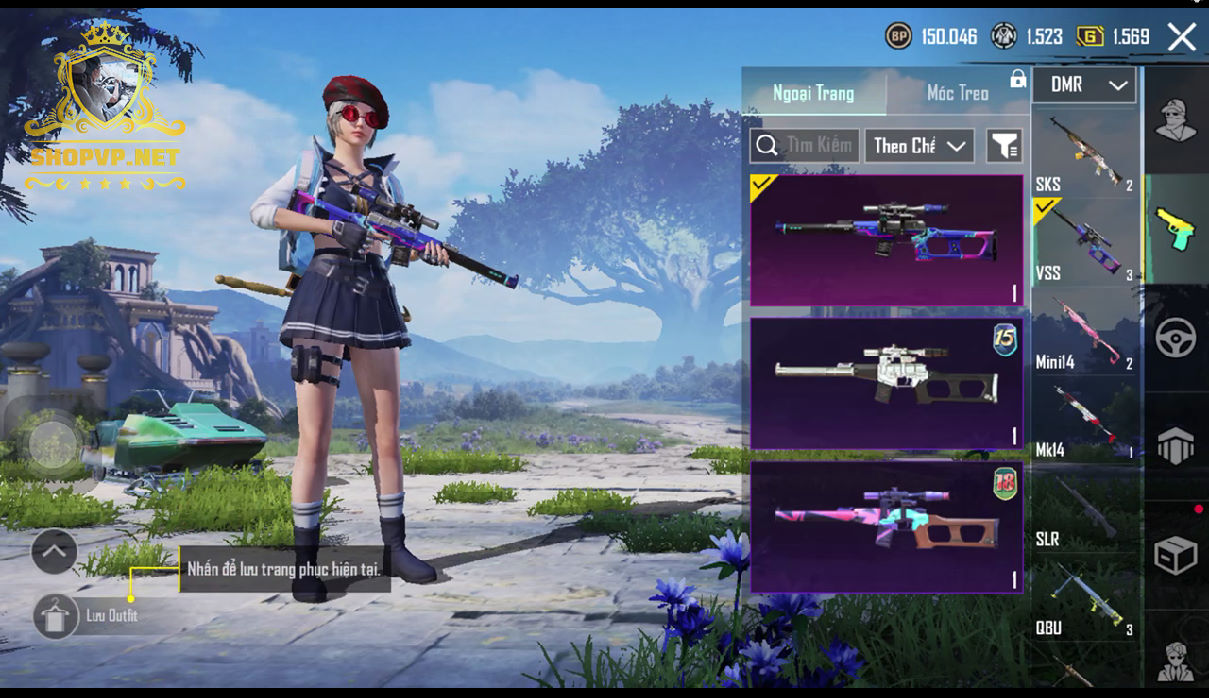Image resolution: width=1209 pixels, height=698 pixels.
Task: Close the inventory screen with X
Action: point(1181,38)
